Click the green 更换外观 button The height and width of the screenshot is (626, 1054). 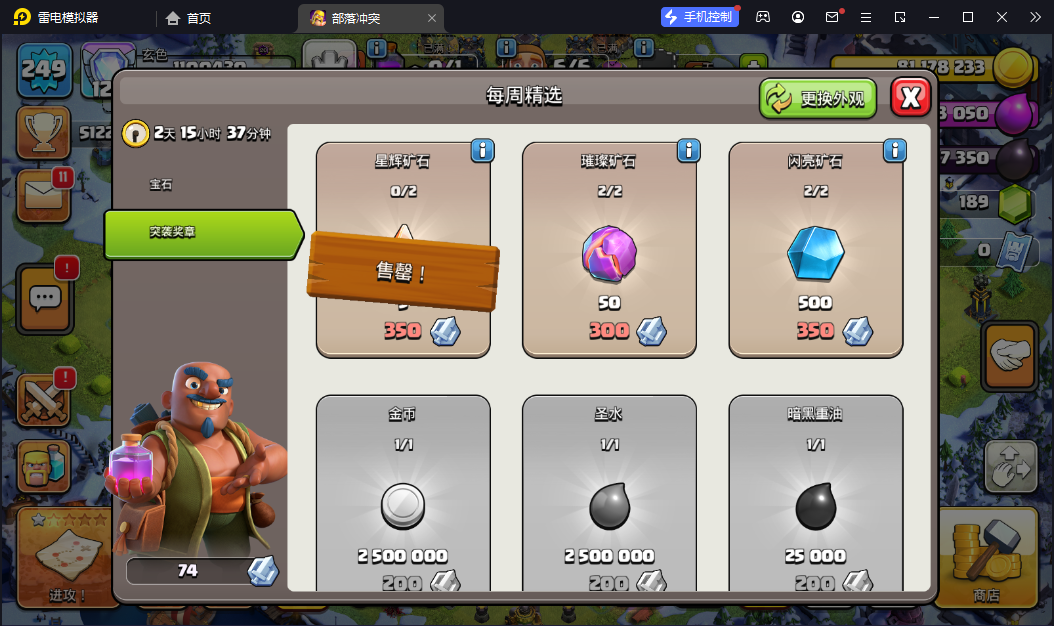pos(817,98)
